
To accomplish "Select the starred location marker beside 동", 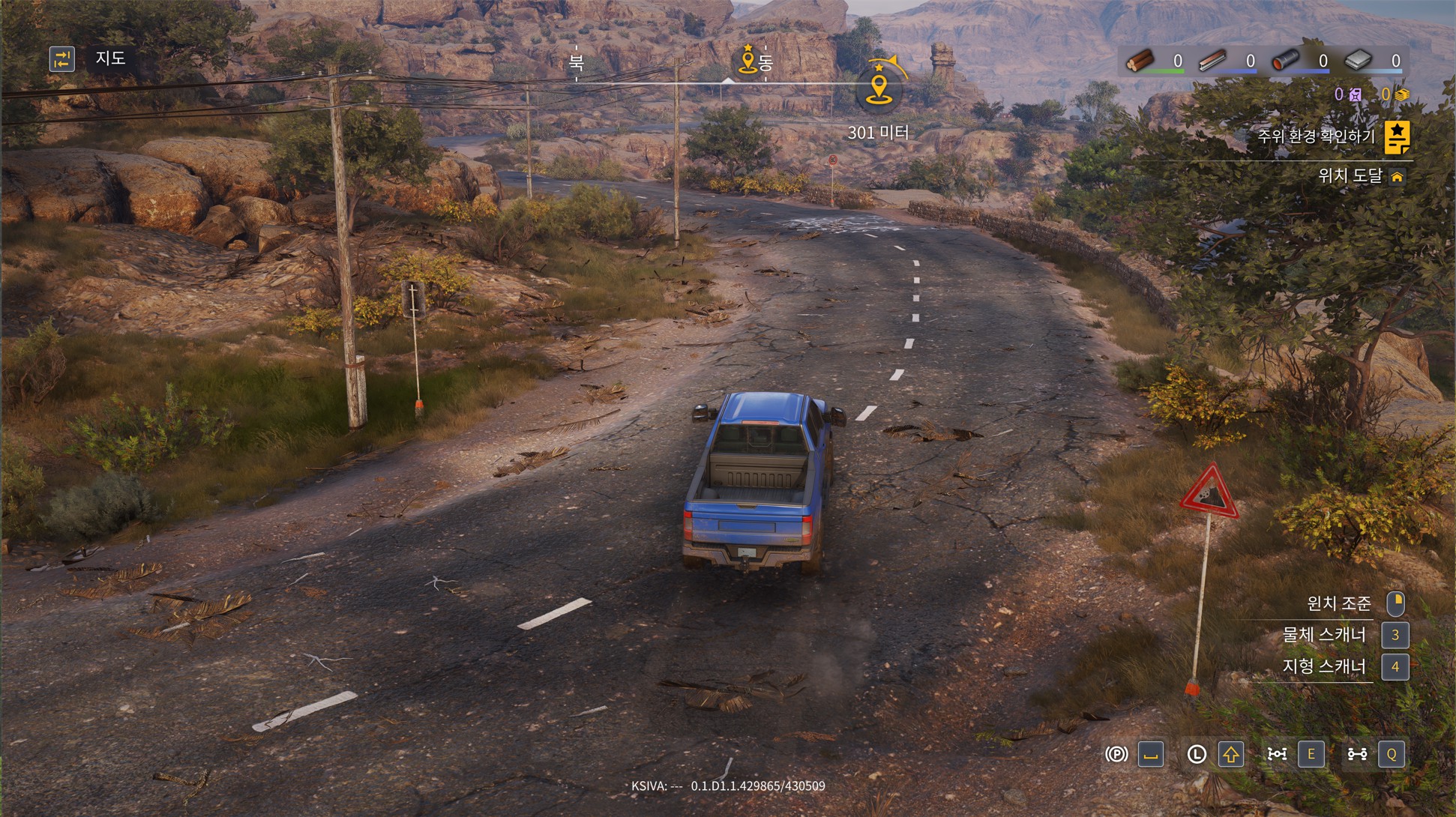I will coord(747,60).
